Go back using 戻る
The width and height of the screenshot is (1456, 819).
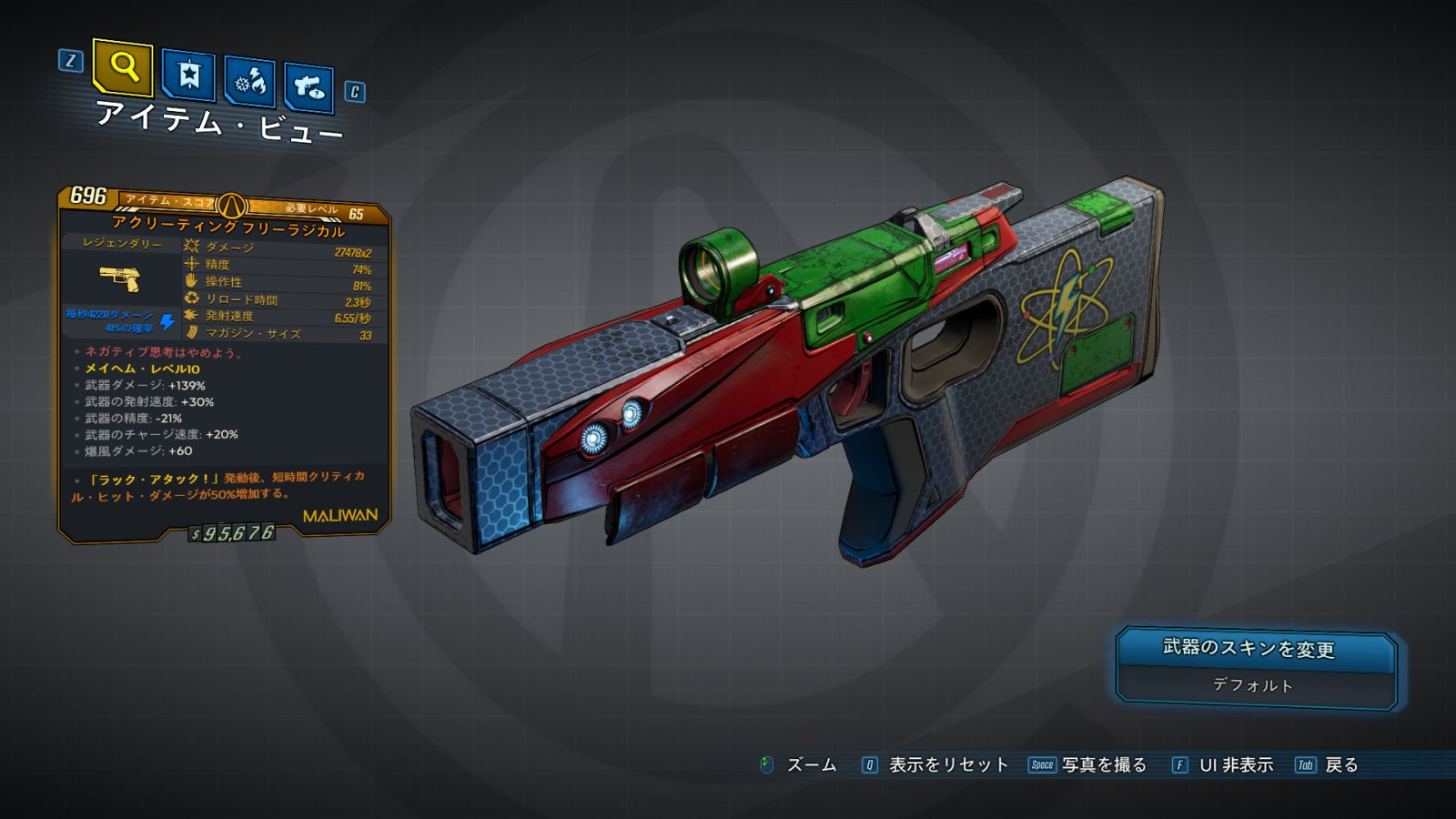(1340, 765)
